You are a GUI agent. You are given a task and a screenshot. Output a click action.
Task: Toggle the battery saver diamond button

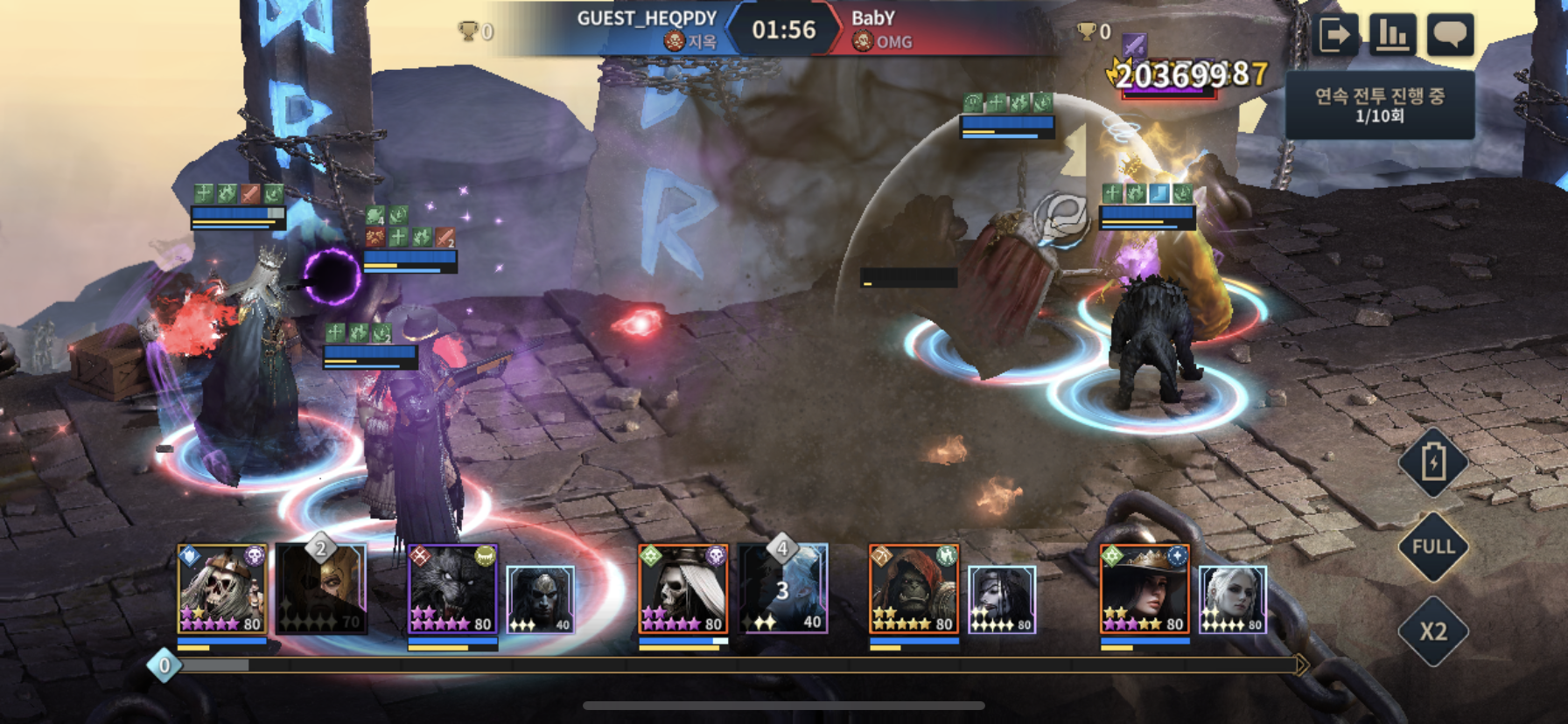[x=1432, y=463]
